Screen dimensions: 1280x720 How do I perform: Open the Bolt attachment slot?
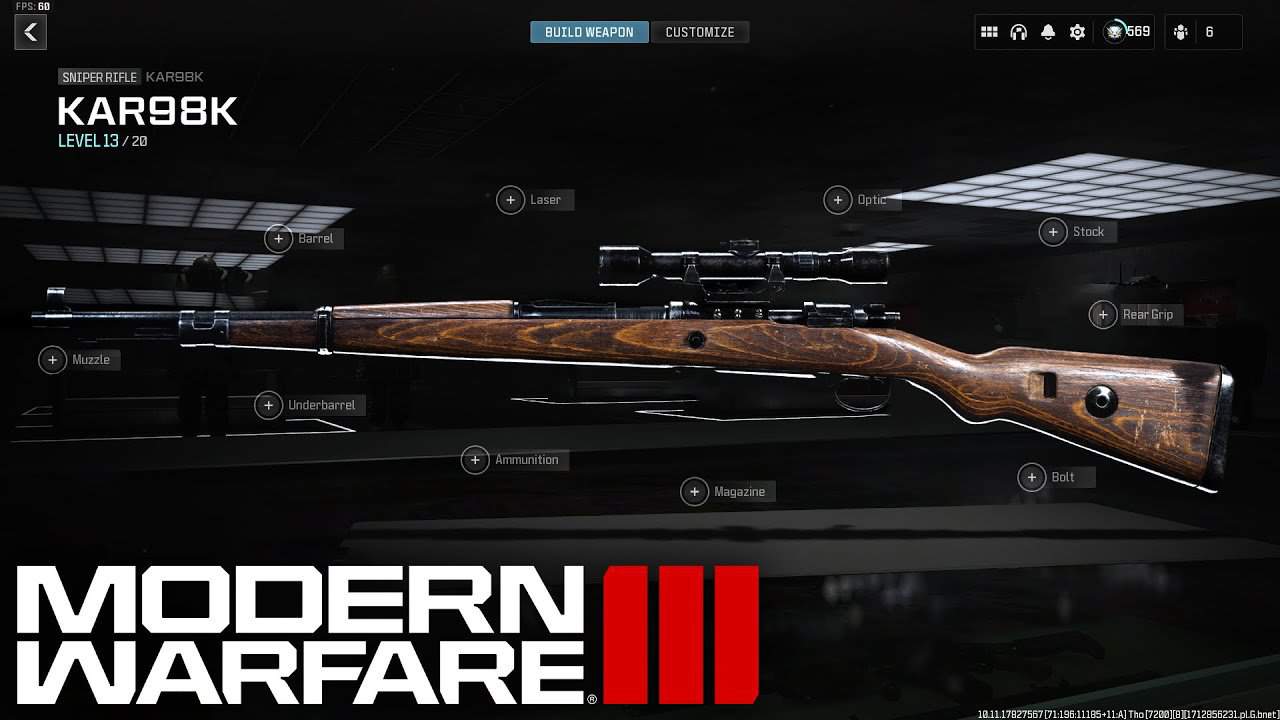coord(1031,477)
